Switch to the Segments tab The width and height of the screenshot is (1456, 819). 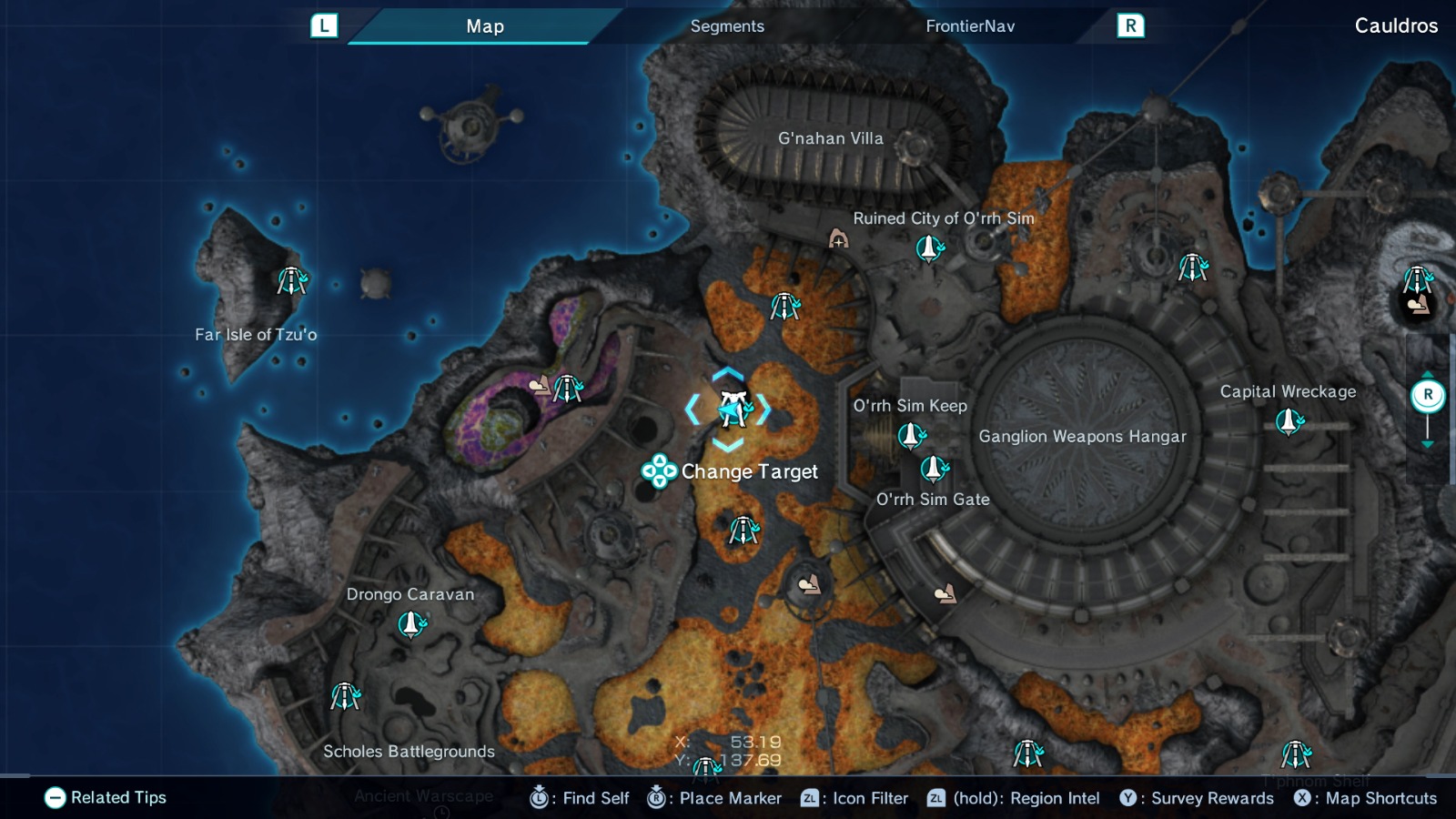coord(726,26)
